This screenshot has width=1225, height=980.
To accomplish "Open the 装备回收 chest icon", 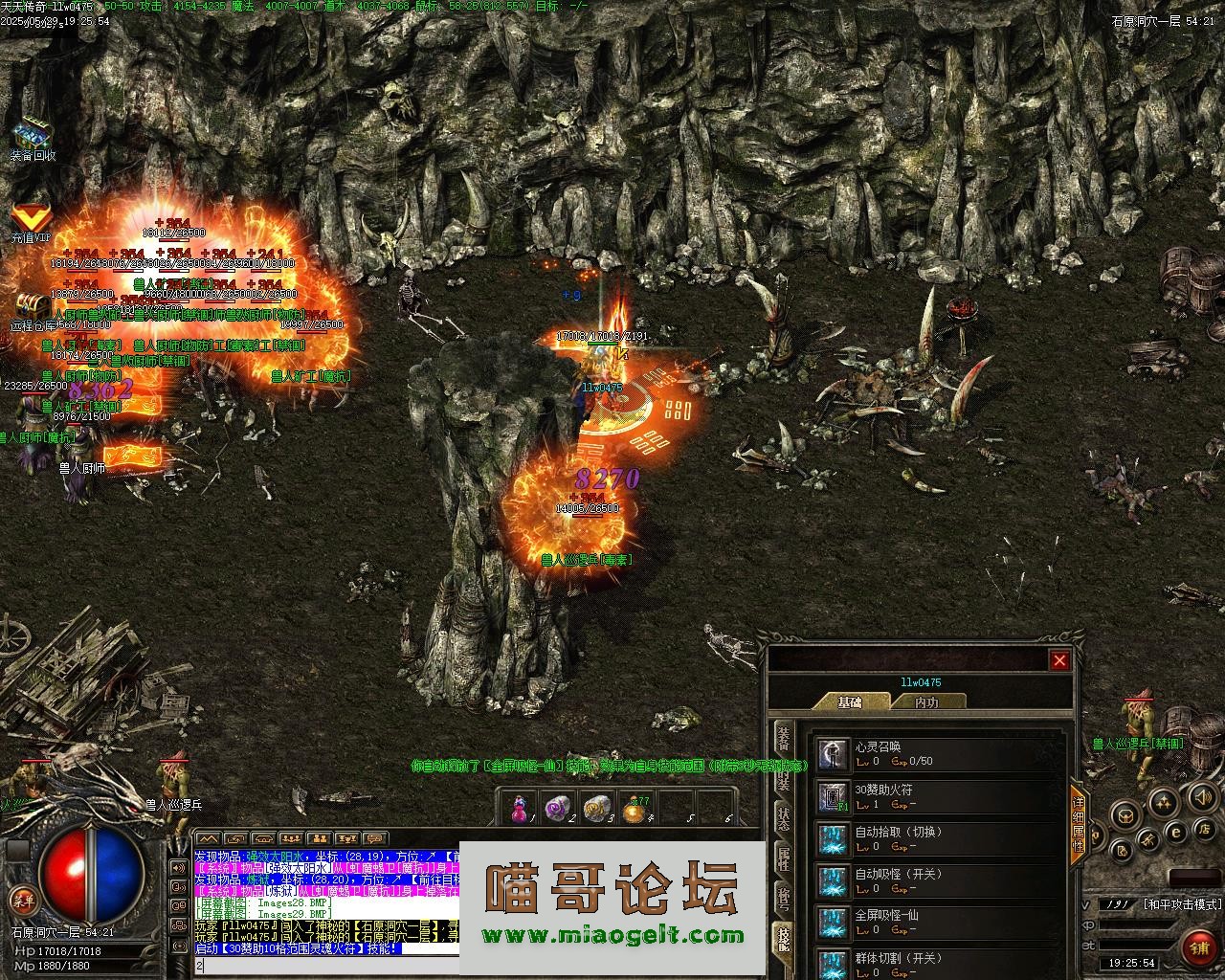I will tap(33, 135).
